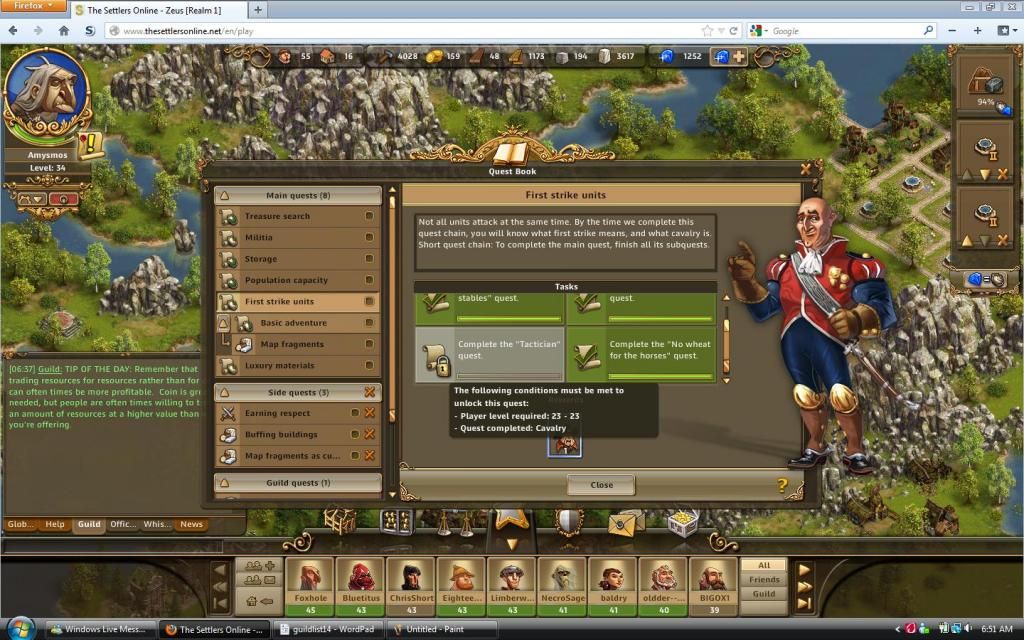
Task: Select friend BIGOX1 in the friends bar
Action: click(x=714, y=587)
